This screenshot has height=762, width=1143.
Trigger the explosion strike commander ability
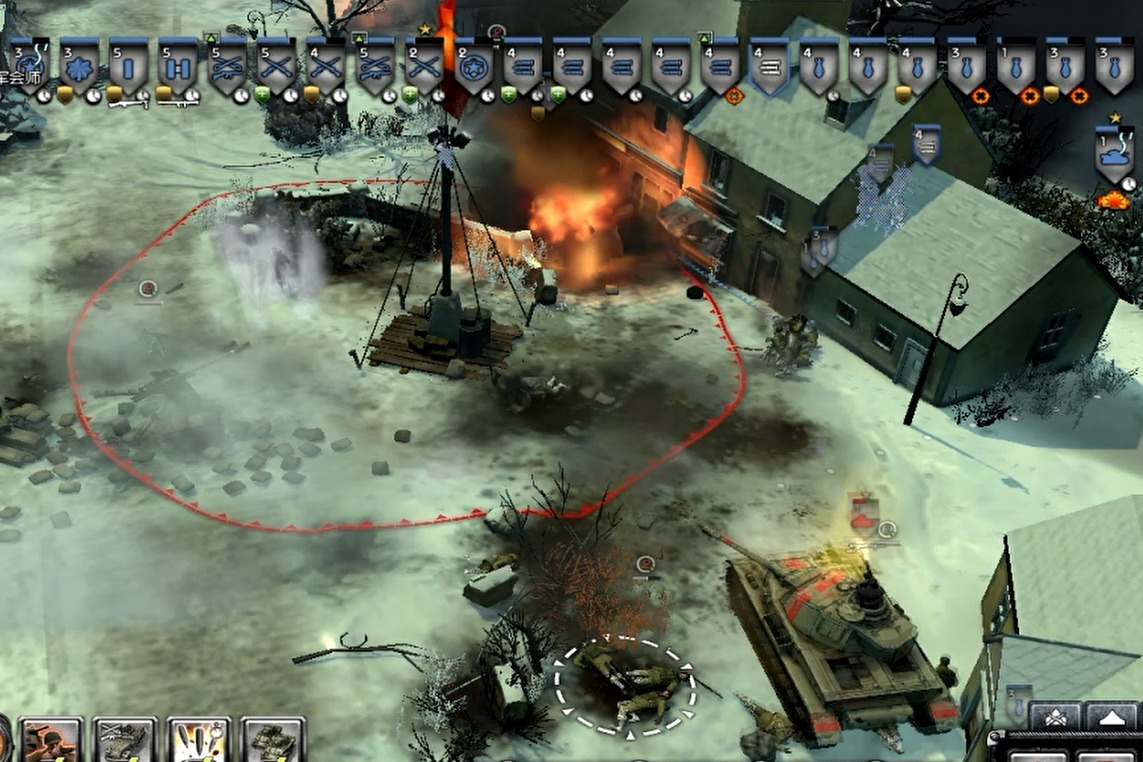[199, 741]
